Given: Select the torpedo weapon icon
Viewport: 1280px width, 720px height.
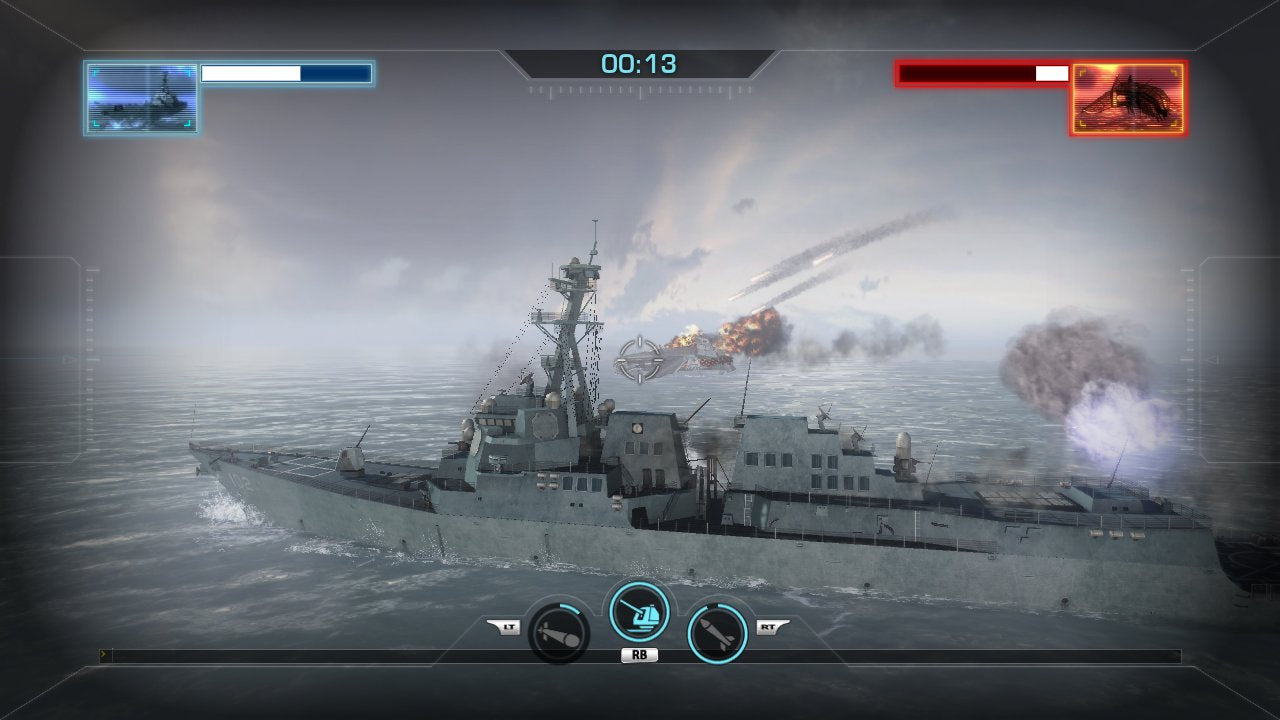Looking at the screenshot, I should pyautogui.click(x=557, y=634).
